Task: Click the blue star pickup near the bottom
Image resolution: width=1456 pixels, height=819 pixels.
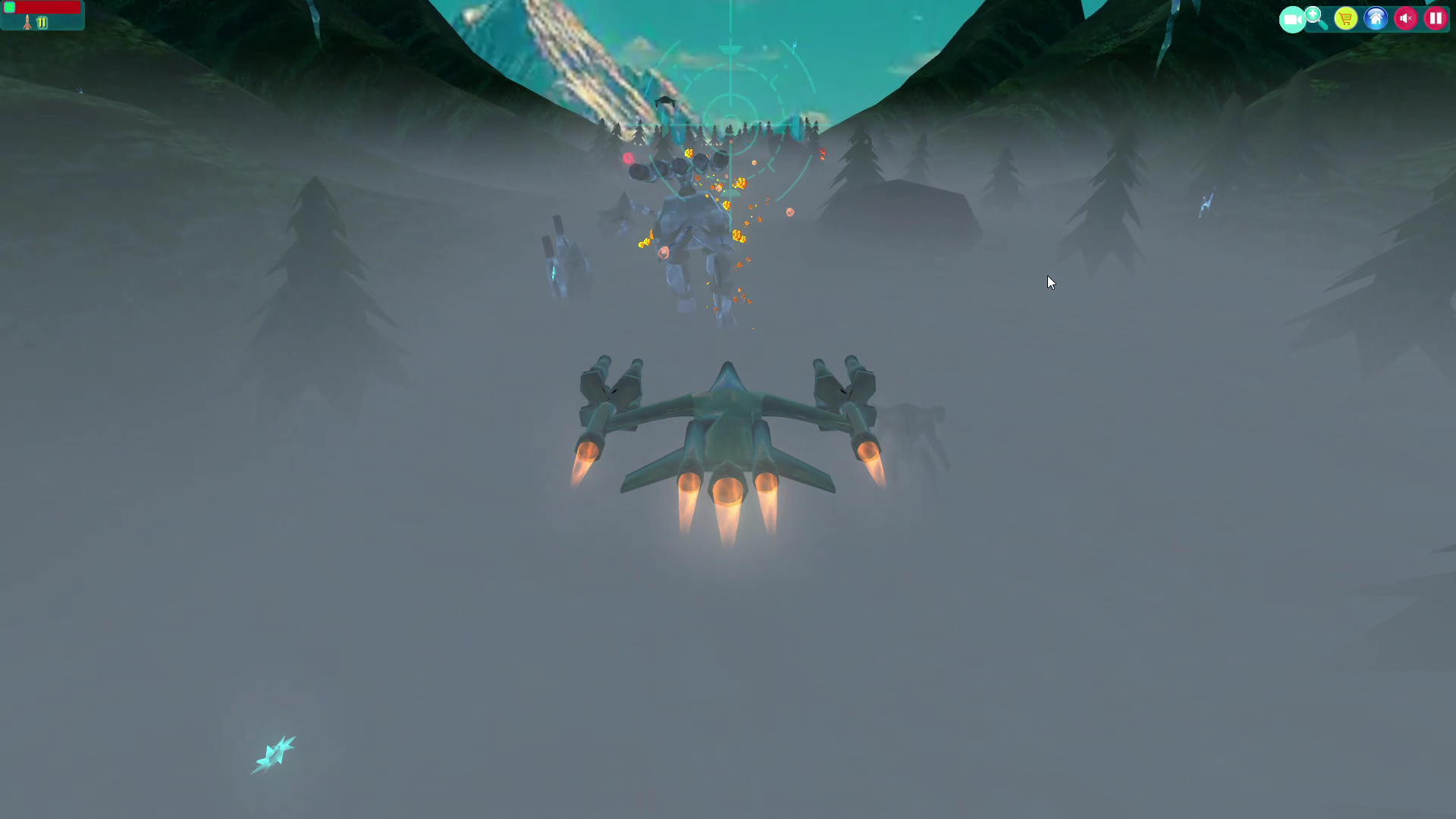Action: tap(276, 754)
